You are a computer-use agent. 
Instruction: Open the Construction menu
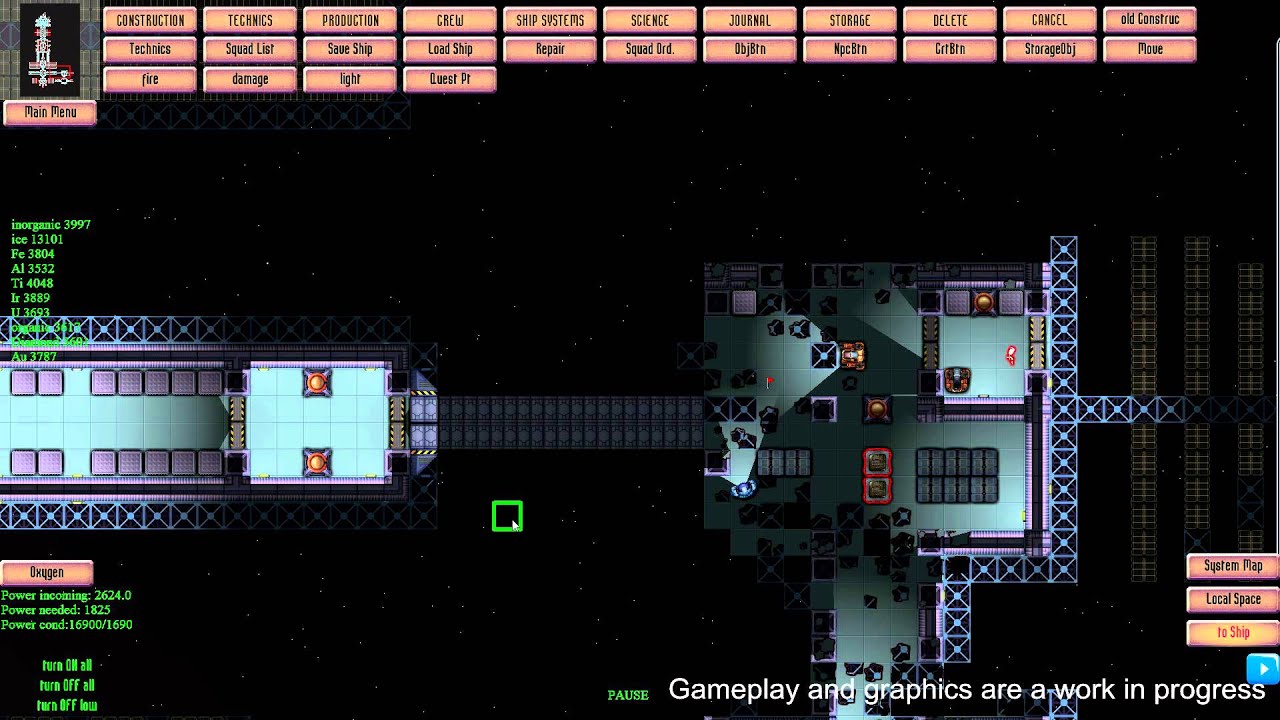pyautogui.click(x=150, y=20)
